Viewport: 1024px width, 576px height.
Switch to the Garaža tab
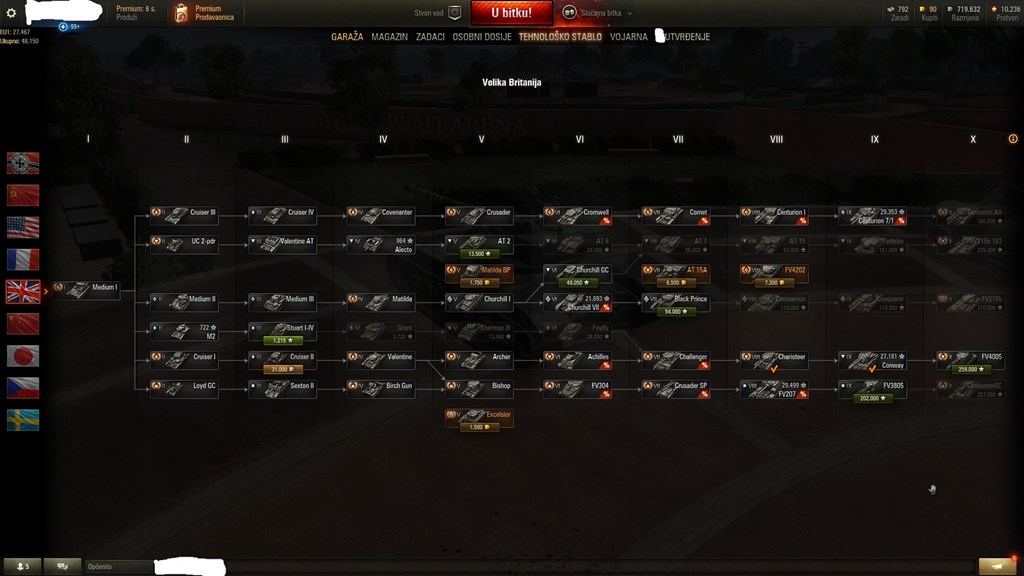(347, 37)
